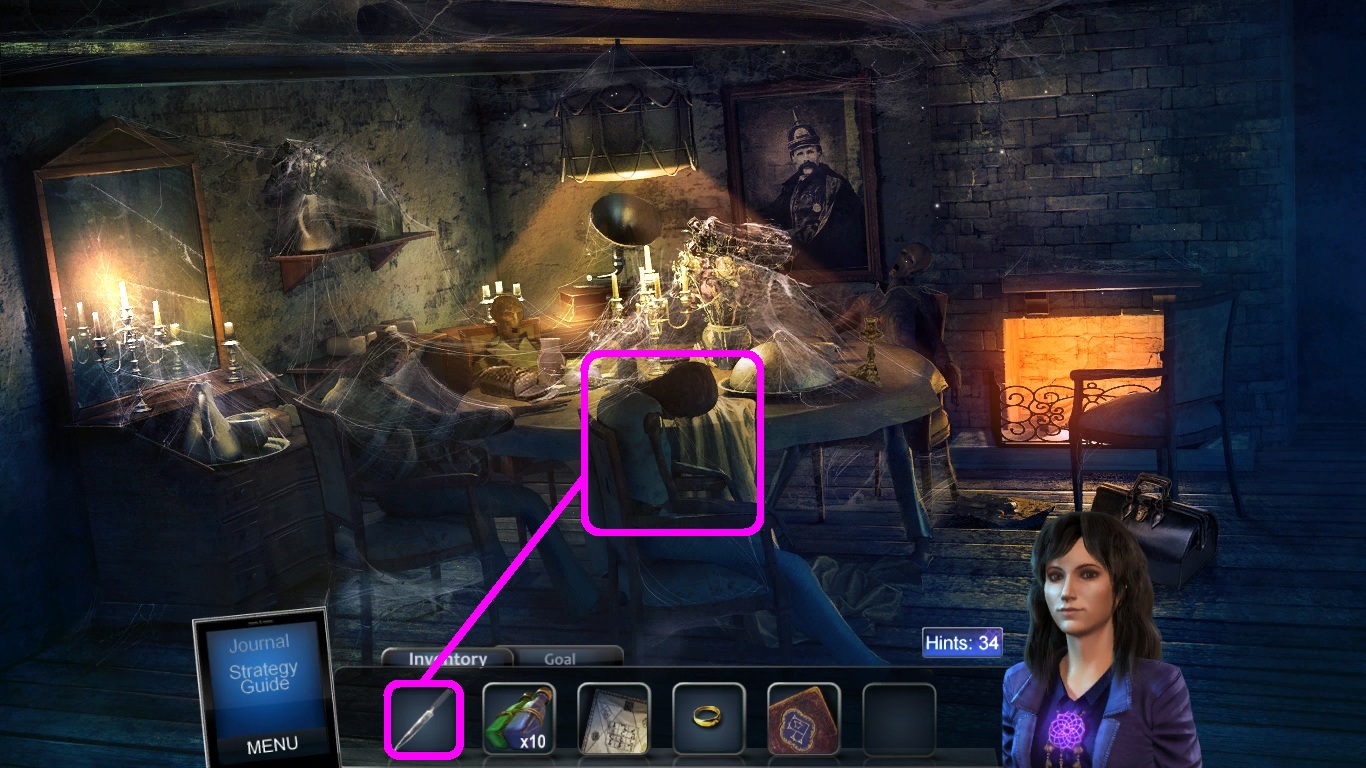This screenshot has height=768, width=1366.
Task: Open the Strategy Guide
Action: 262,676
